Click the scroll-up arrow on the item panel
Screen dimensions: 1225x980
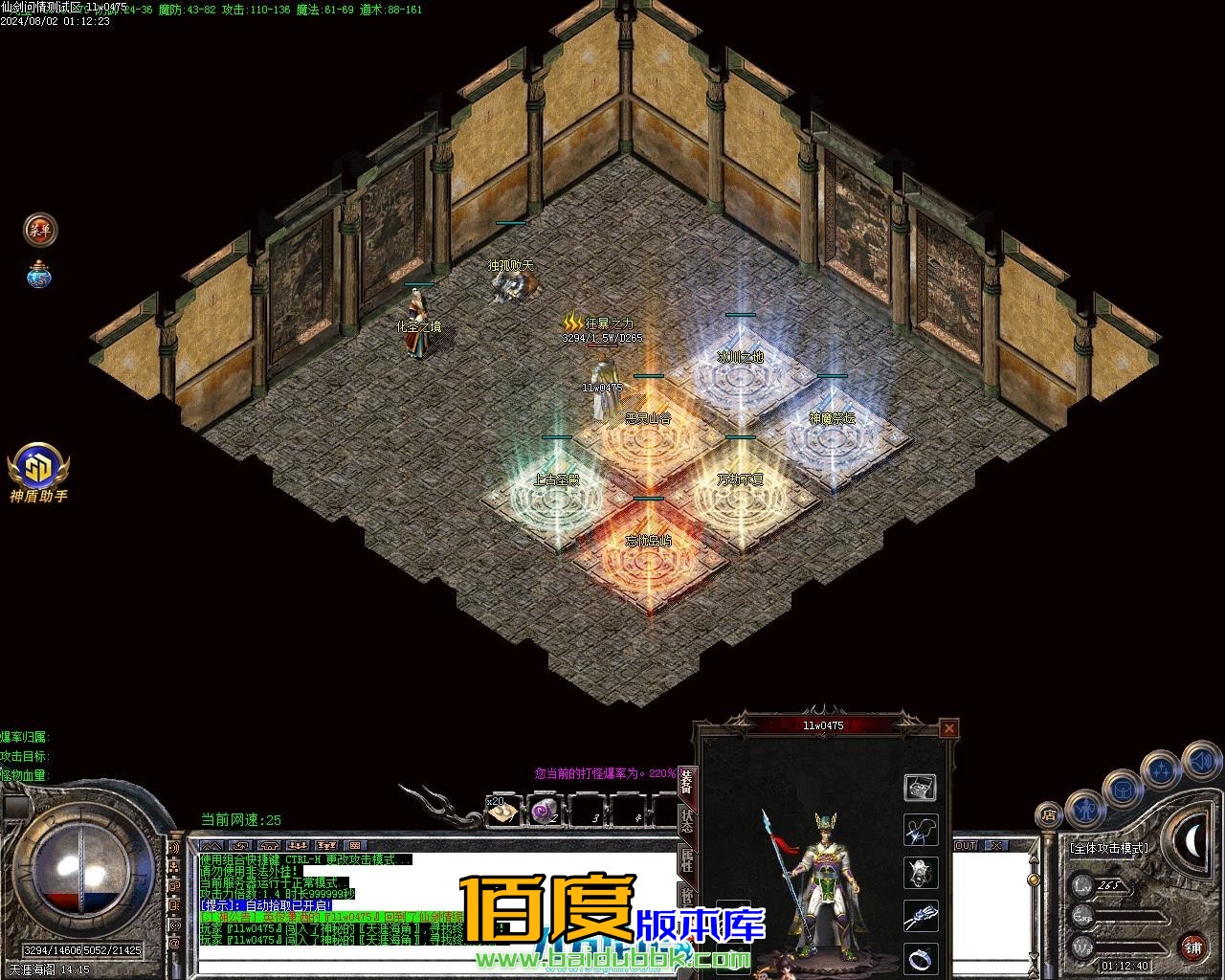click(x=1034, y=859)
